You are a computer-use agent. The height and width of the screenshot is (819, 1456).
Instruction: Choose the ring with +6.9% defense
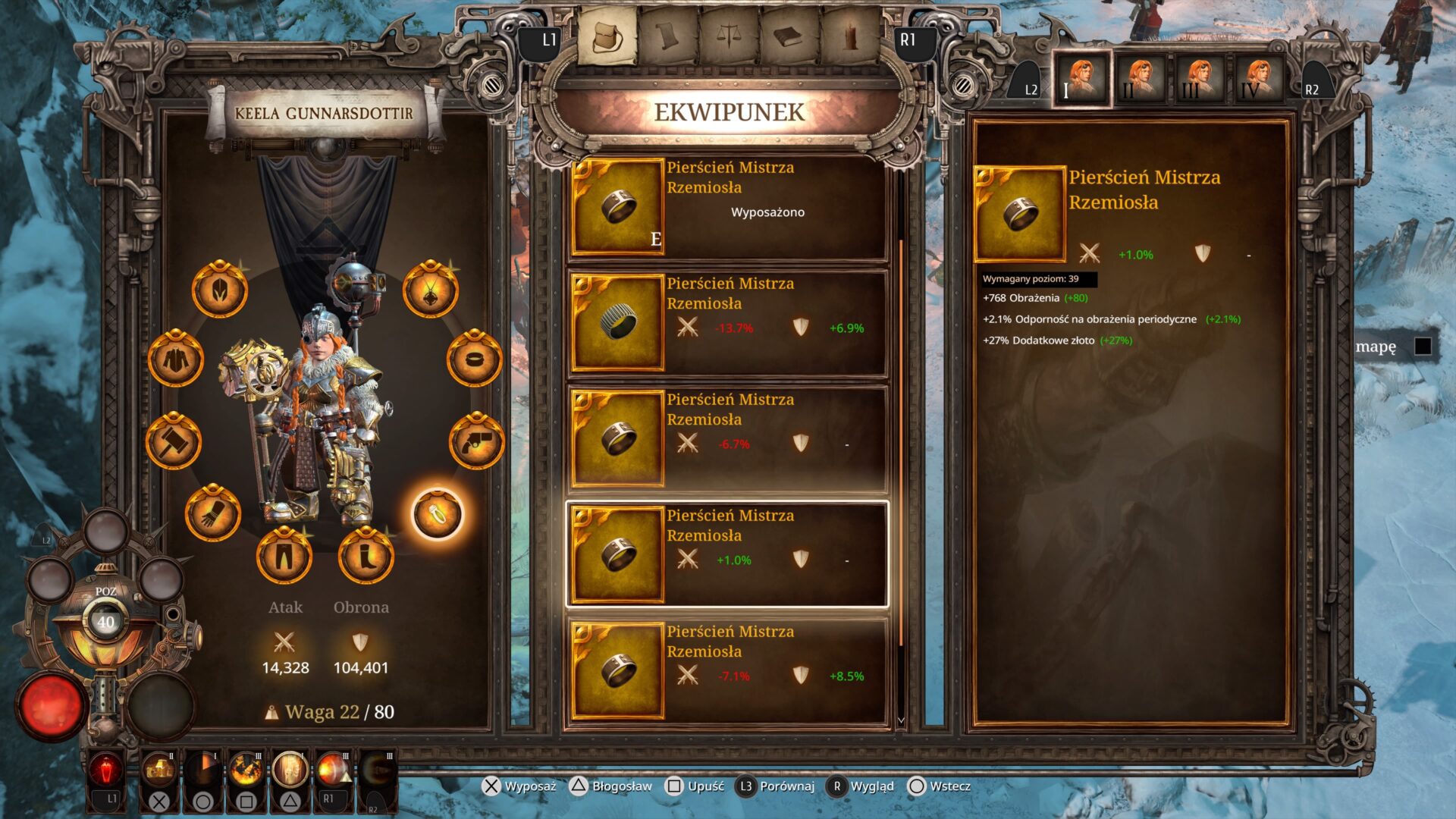728,323
